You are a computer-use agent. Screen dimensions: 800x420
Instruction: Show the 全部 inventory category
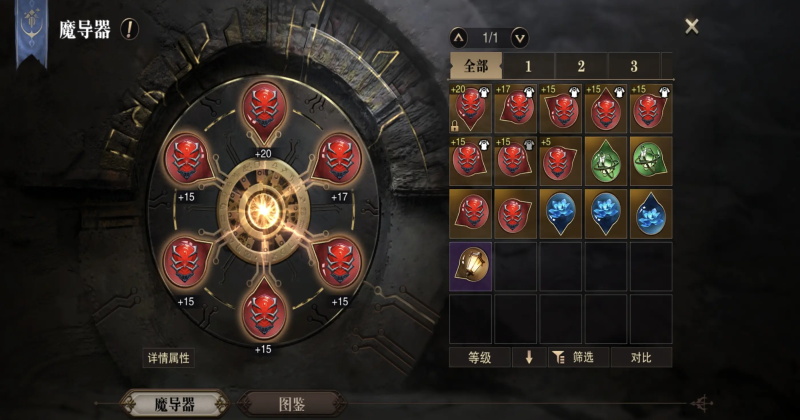pyautogui.click(x=475, y=66)
